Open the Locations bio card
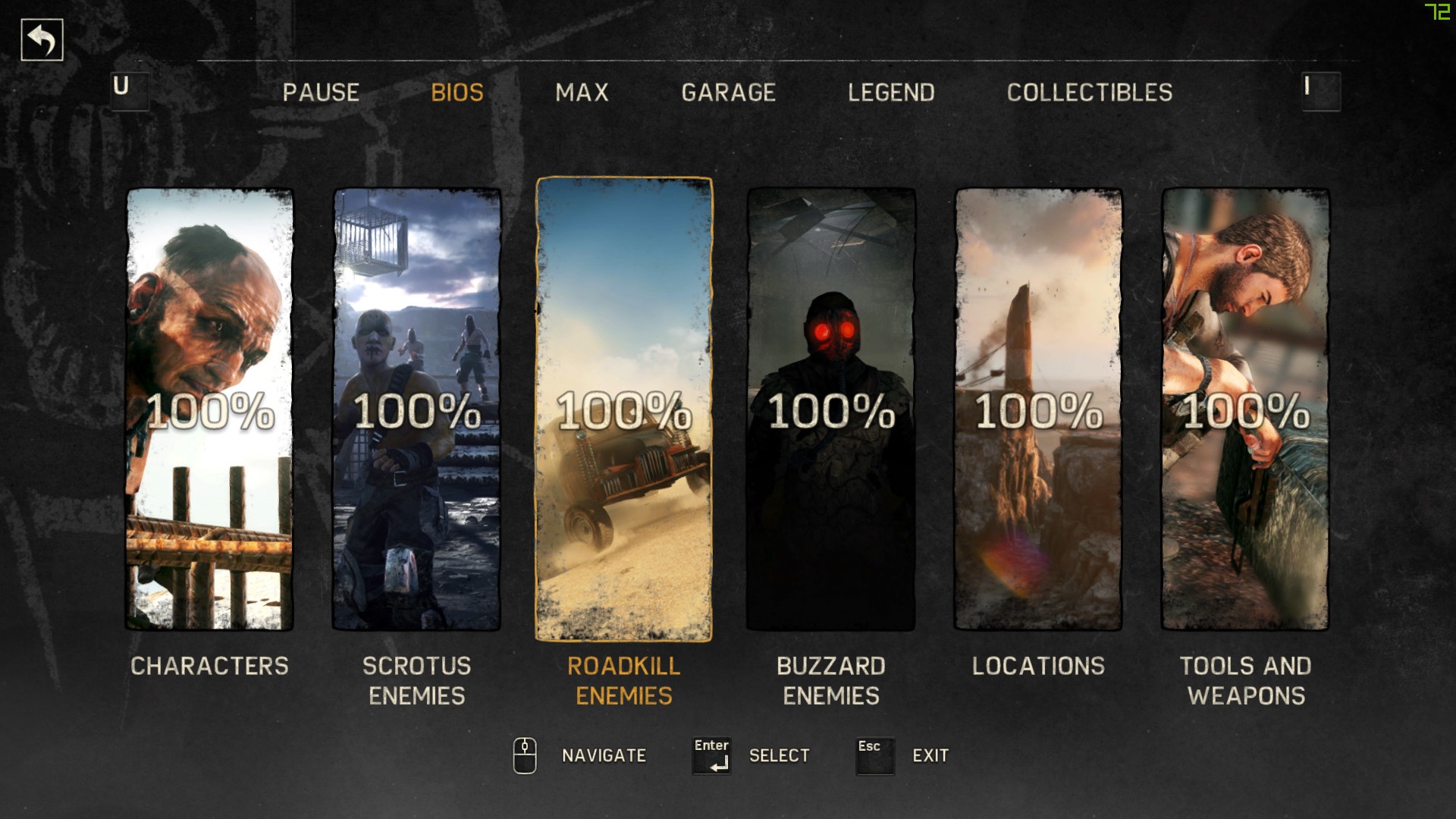 pos(1038,409)
